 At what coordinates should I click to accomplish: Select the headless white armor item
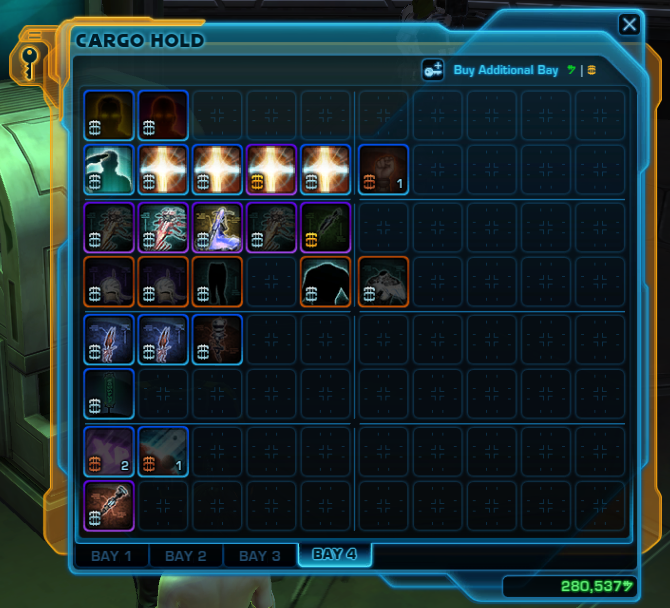coord(381,282)
